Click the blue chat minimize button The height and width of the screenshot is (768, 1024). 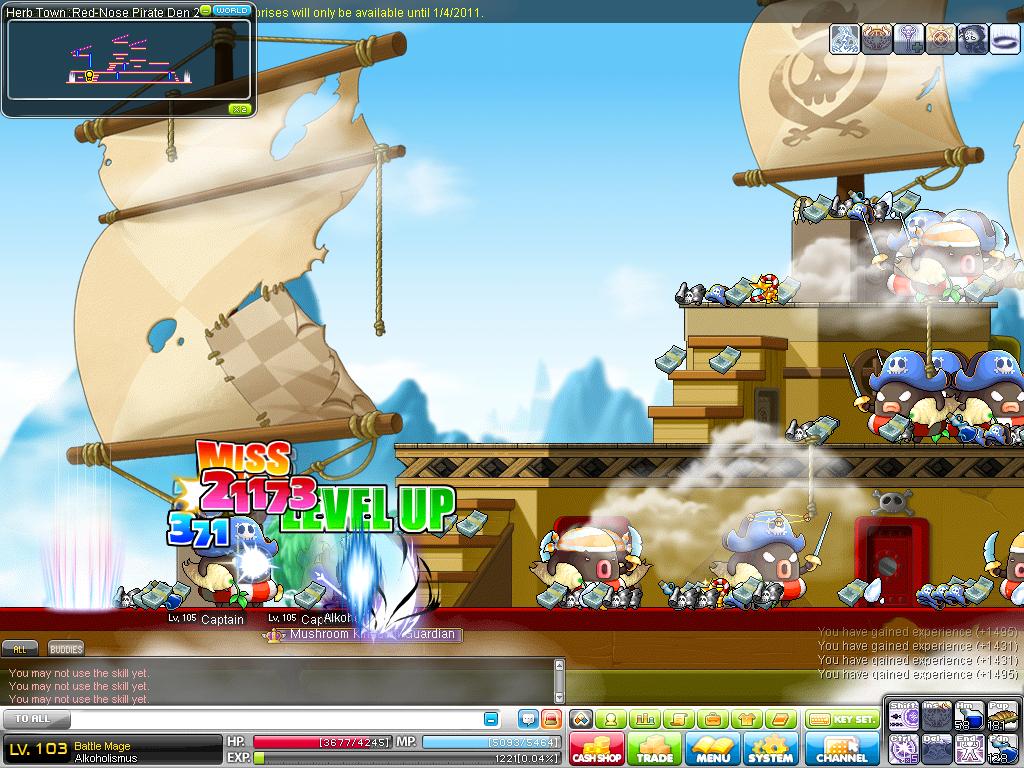click(491, 719)
